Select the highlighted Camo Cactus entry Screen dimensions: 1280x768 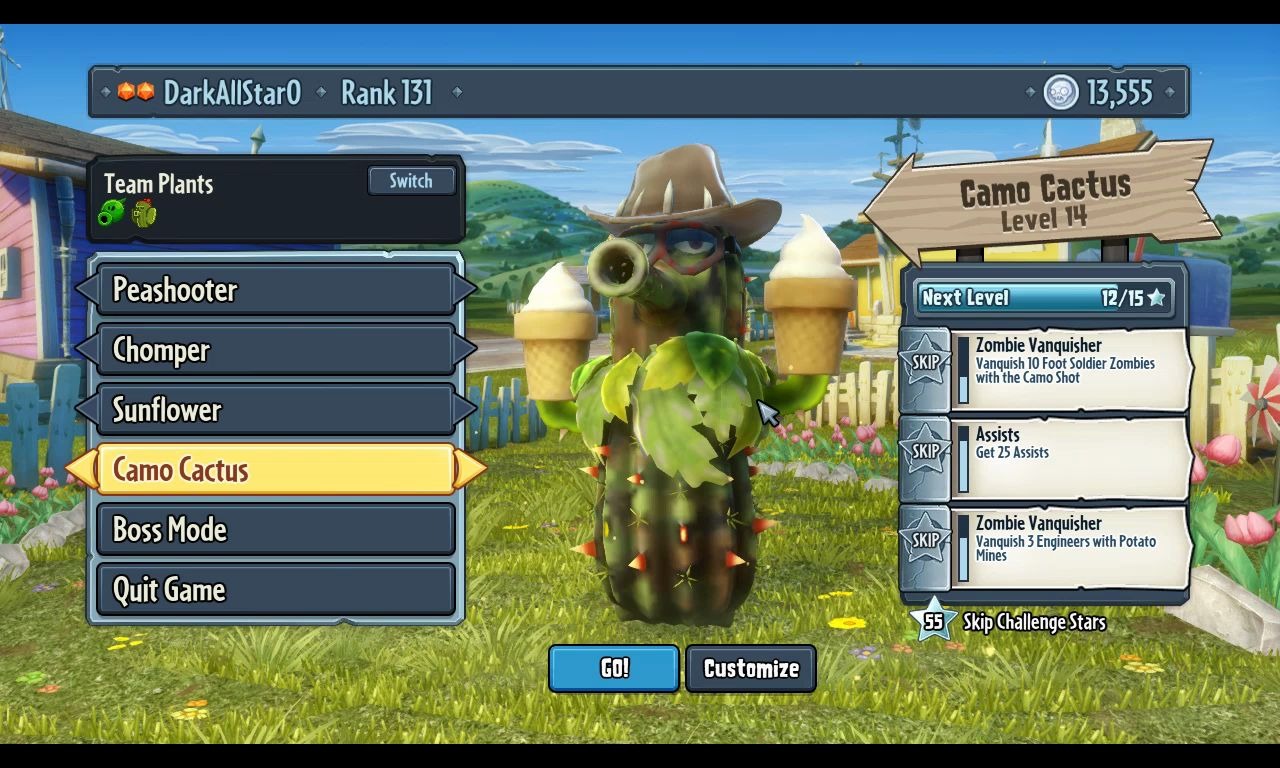pyautogui.click(x=276, y=470)
